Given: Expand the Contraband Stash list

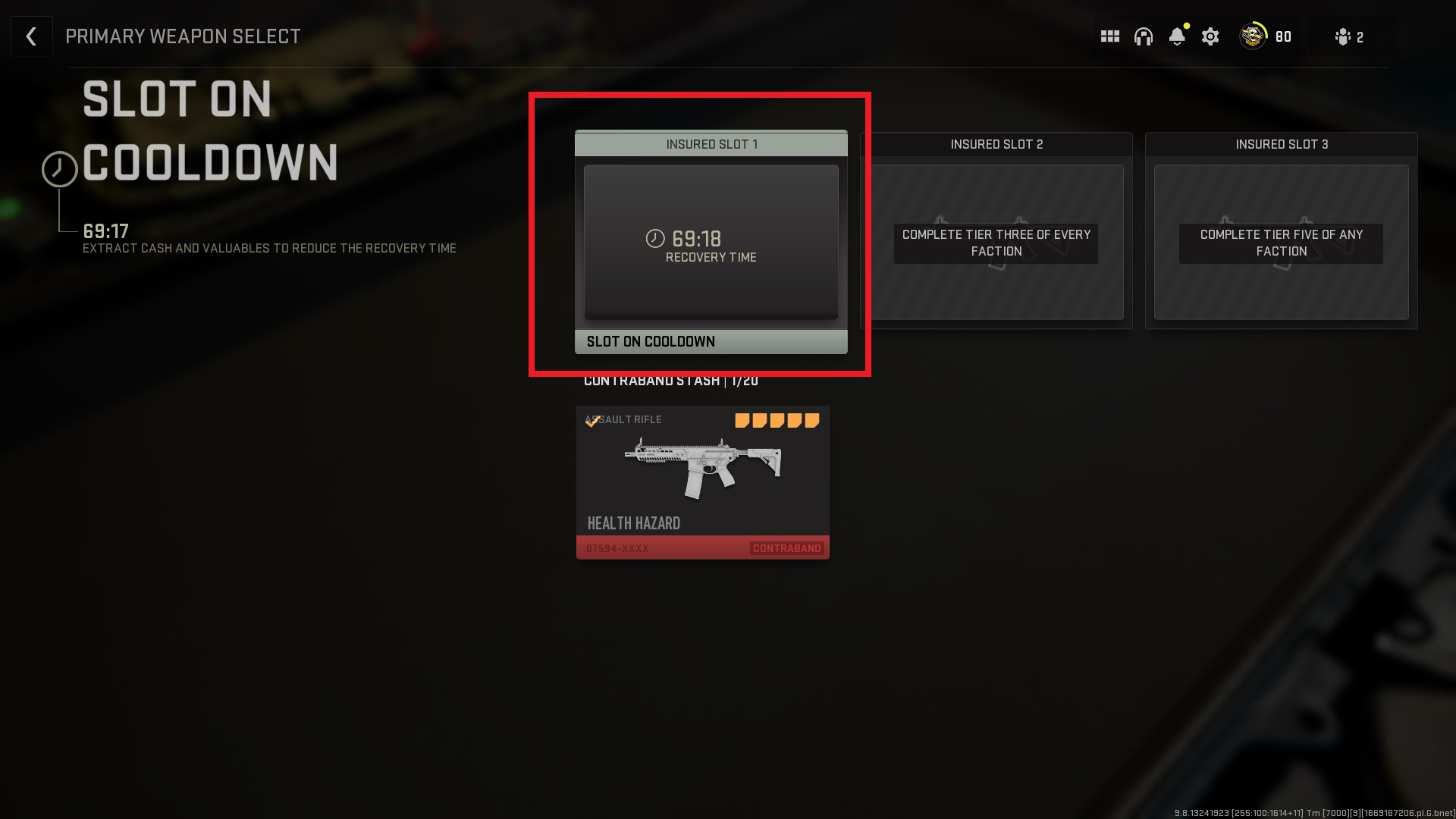Looking at the screenshot, I should (670, 381).
